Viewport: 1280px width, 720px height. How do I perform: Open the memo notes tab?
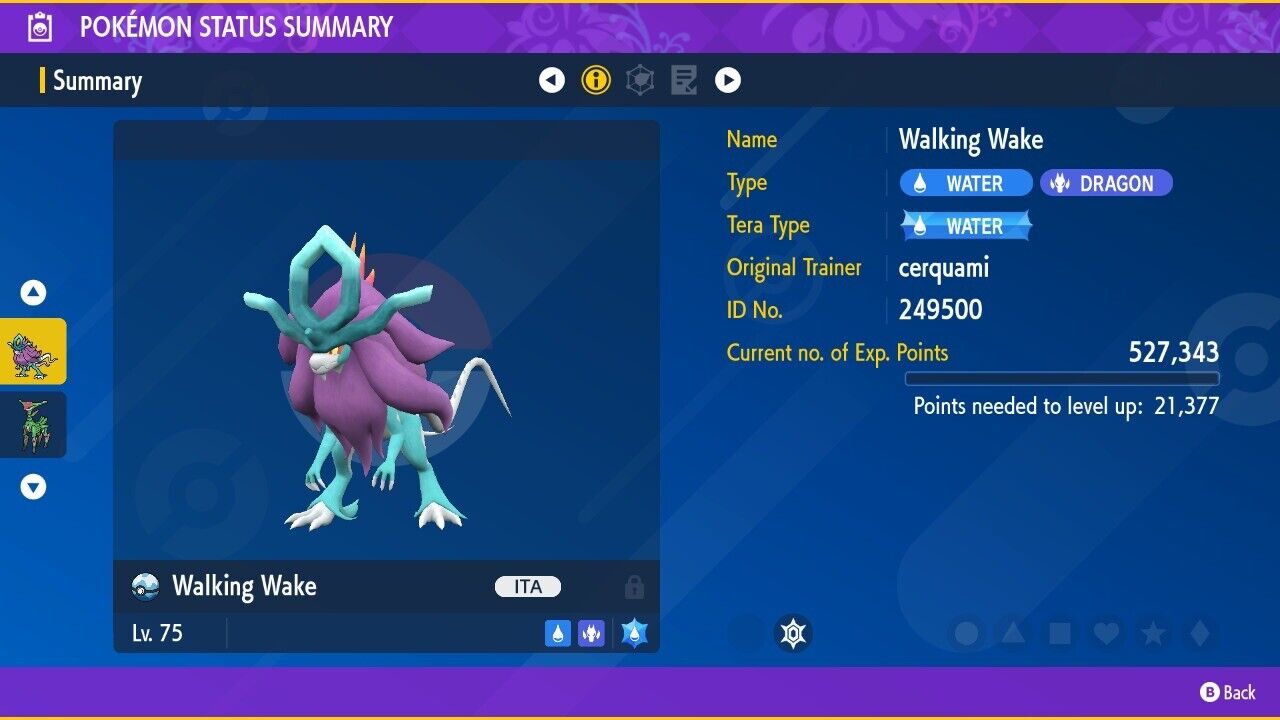pos(684,81)
